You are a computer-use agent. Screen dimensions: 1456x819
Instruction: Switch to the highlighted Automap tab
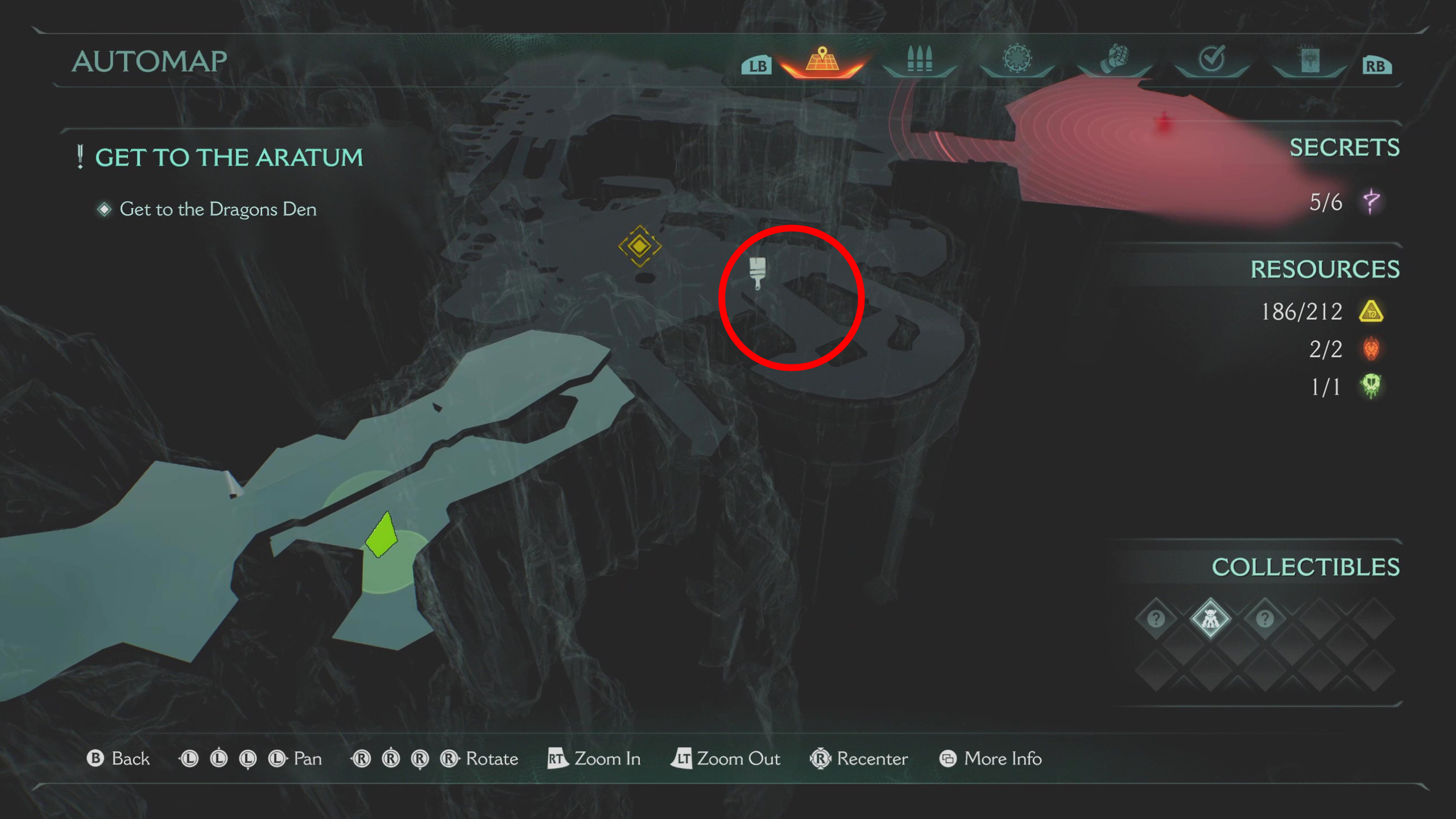(823, 59)
